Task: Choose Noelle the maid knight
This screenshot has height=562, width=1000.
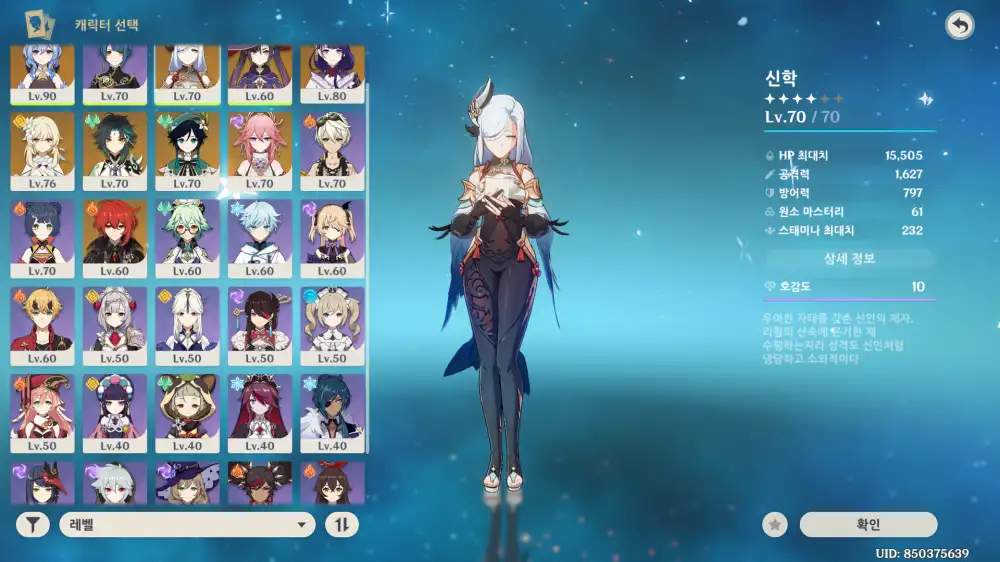Action: click(x=115, y=325)
